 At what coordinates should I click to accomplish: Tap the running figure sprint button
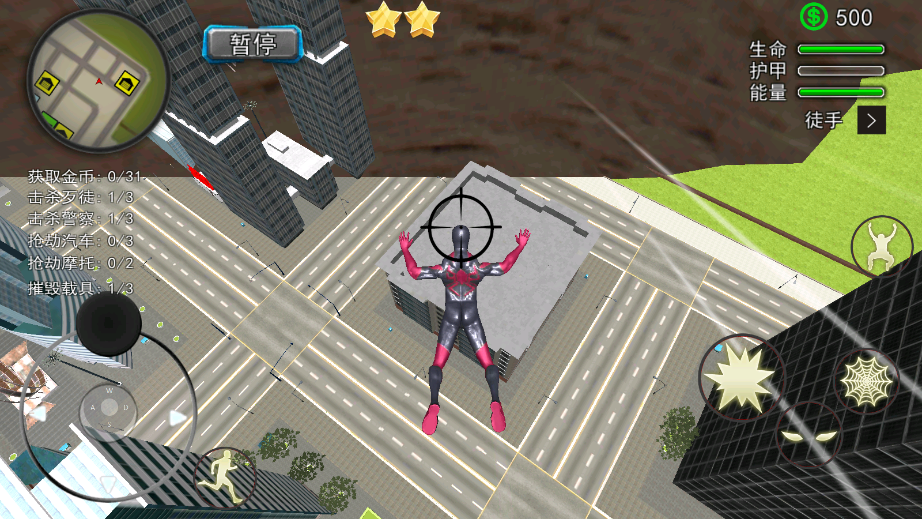(224, 476)
